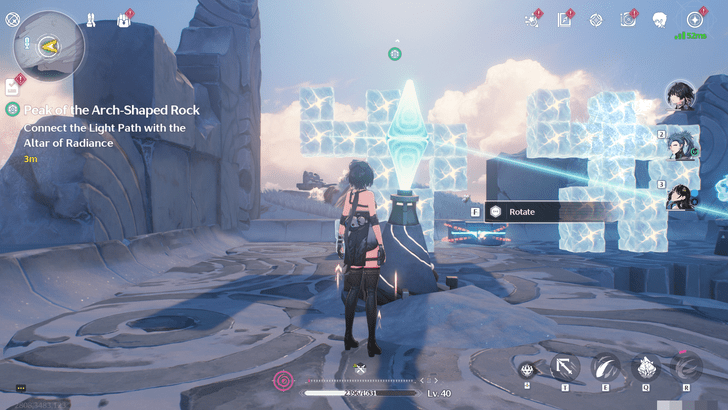
Task: Activate the pink target icon at bottom
Action: 284,380
